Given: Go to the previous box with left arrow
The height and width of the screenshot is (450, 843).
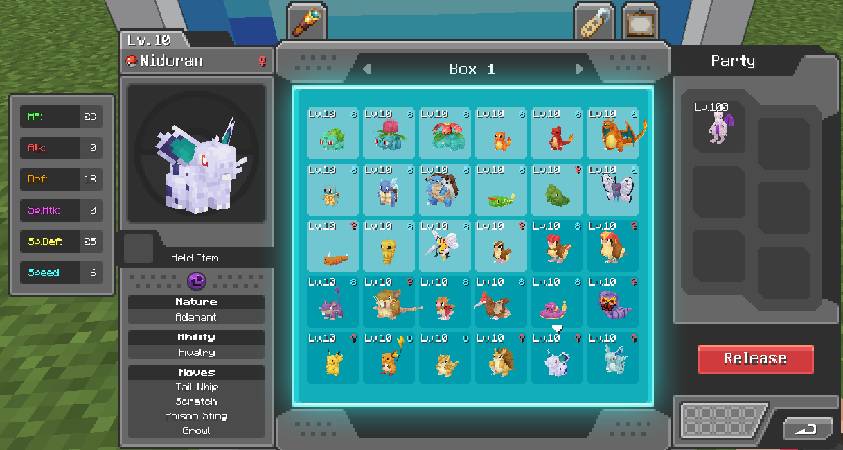Looking at the screenshot, I should 367,69.
